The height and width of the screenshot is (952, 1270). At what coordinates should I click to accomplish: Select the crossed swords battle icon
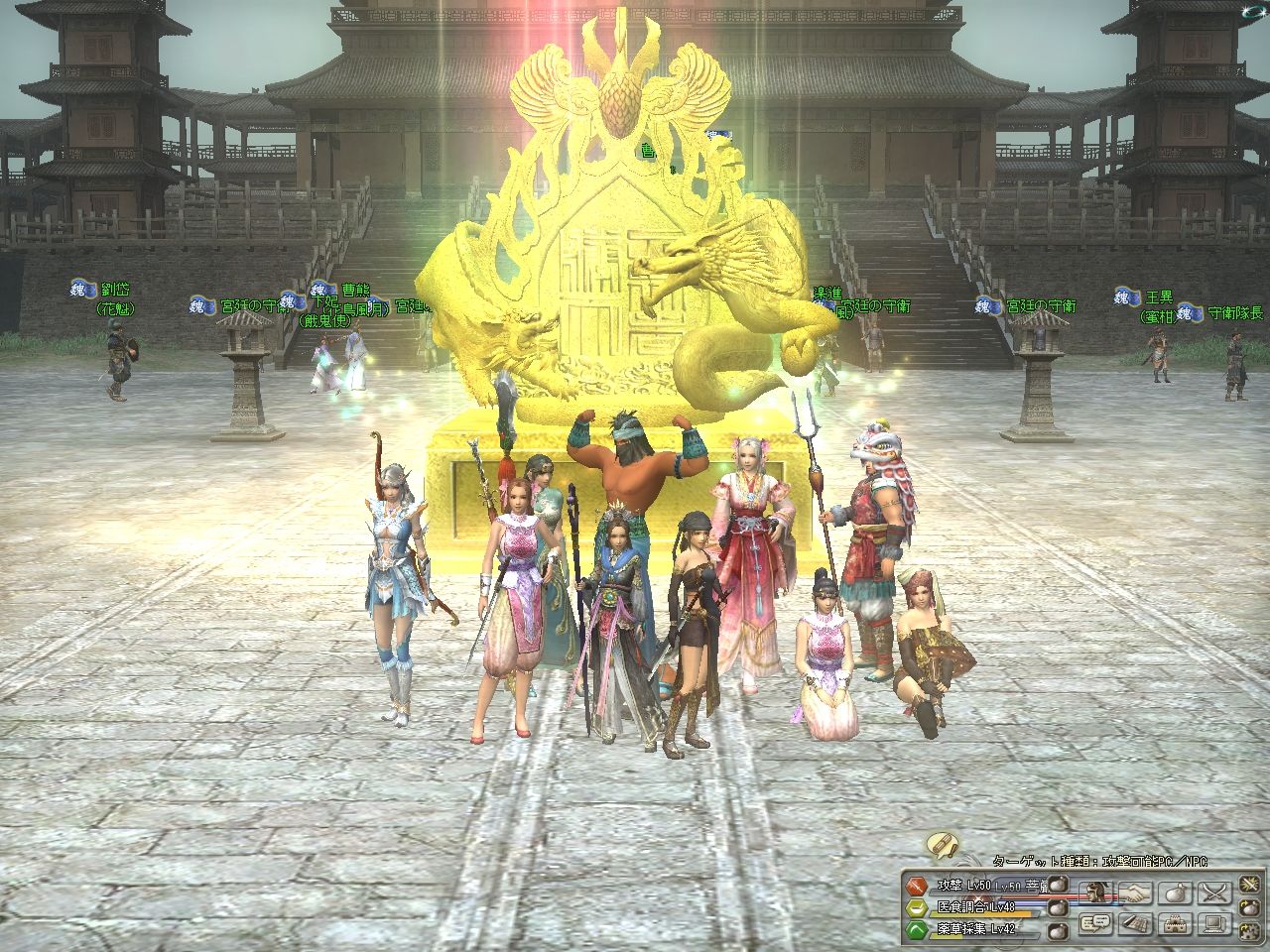pyautogui.click(x=1213, y=892)
